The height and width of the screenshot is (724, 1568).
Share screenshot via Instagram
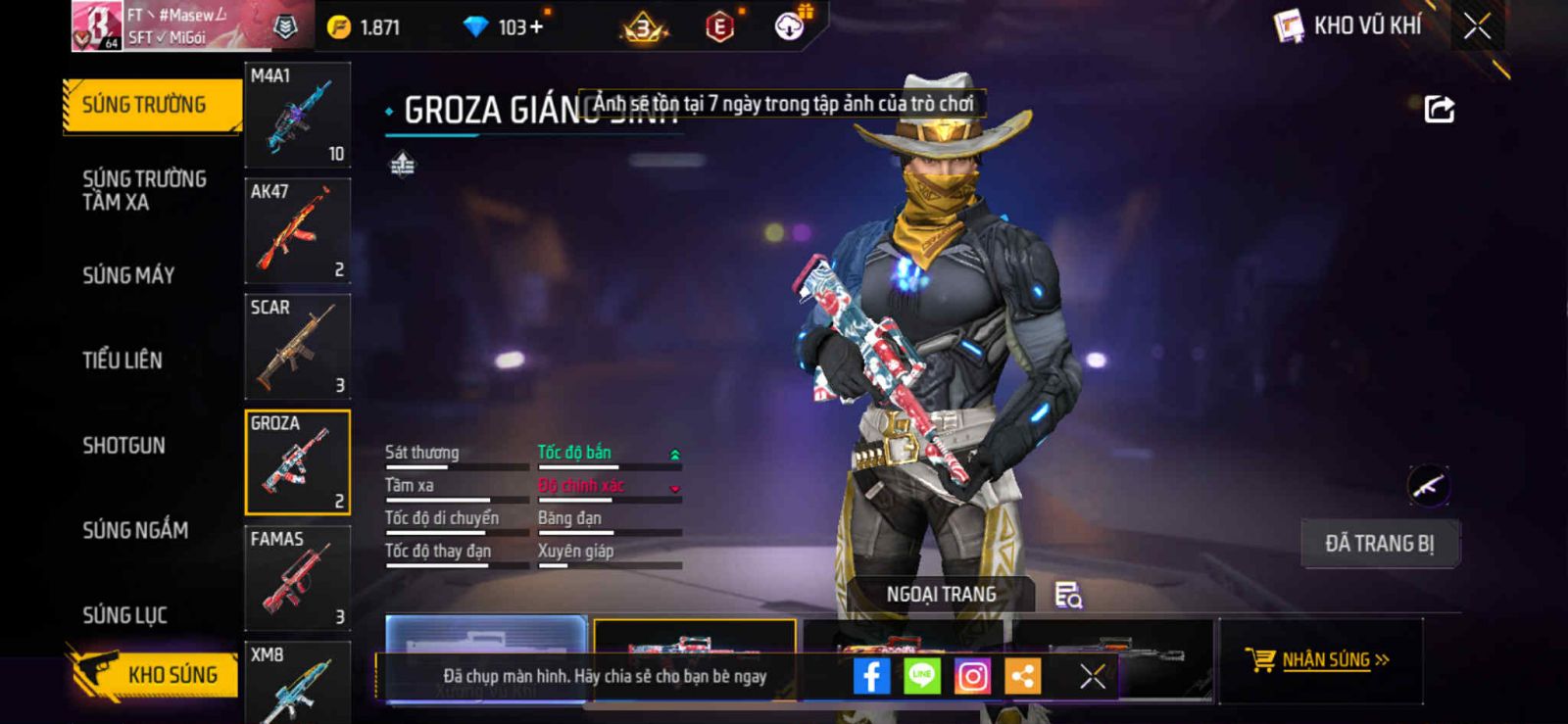point(972,676)
